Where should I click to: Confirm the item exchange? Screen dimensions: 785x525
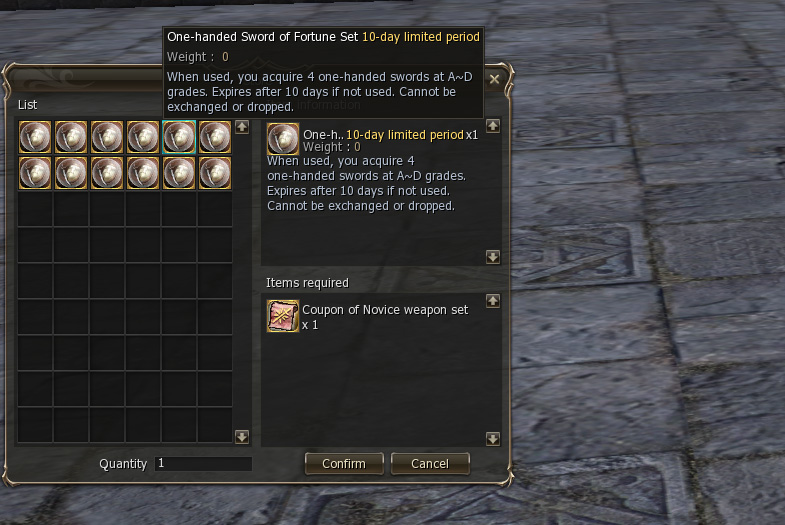point(343,464)
